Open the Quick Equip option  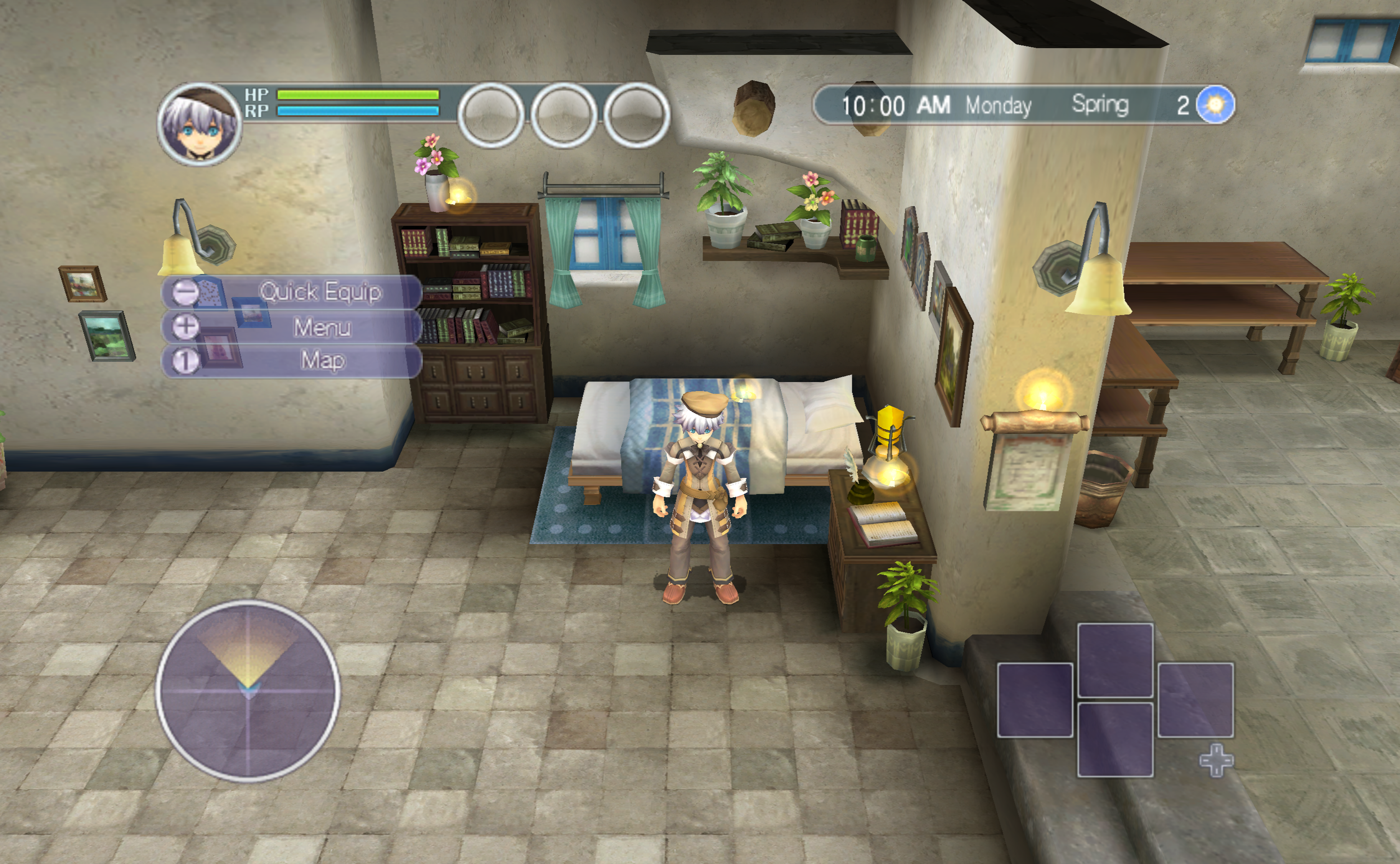coord(292,292)
